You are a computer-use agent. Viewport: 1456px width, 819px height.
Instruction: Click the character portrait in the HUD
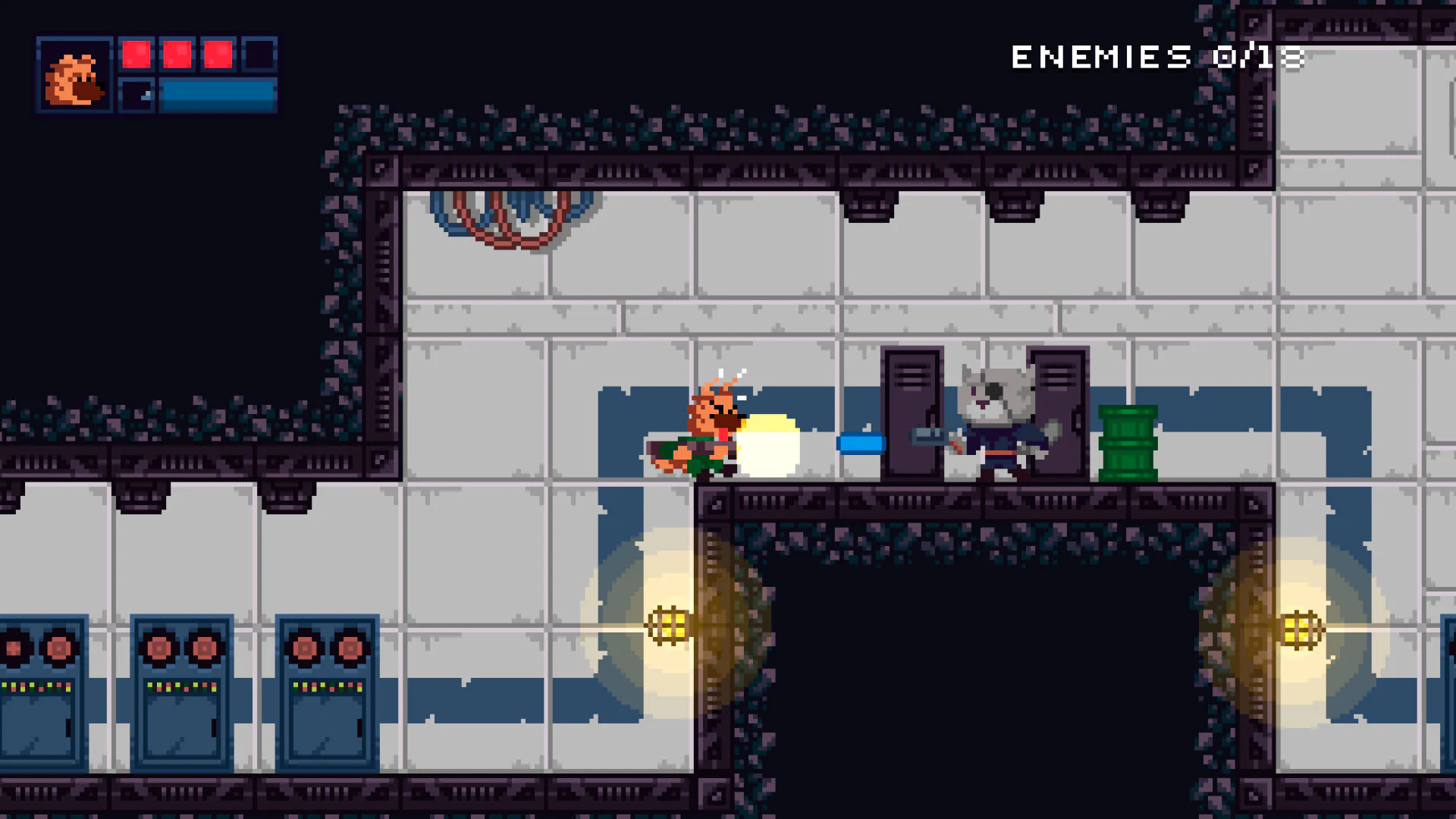pos(75,76)
